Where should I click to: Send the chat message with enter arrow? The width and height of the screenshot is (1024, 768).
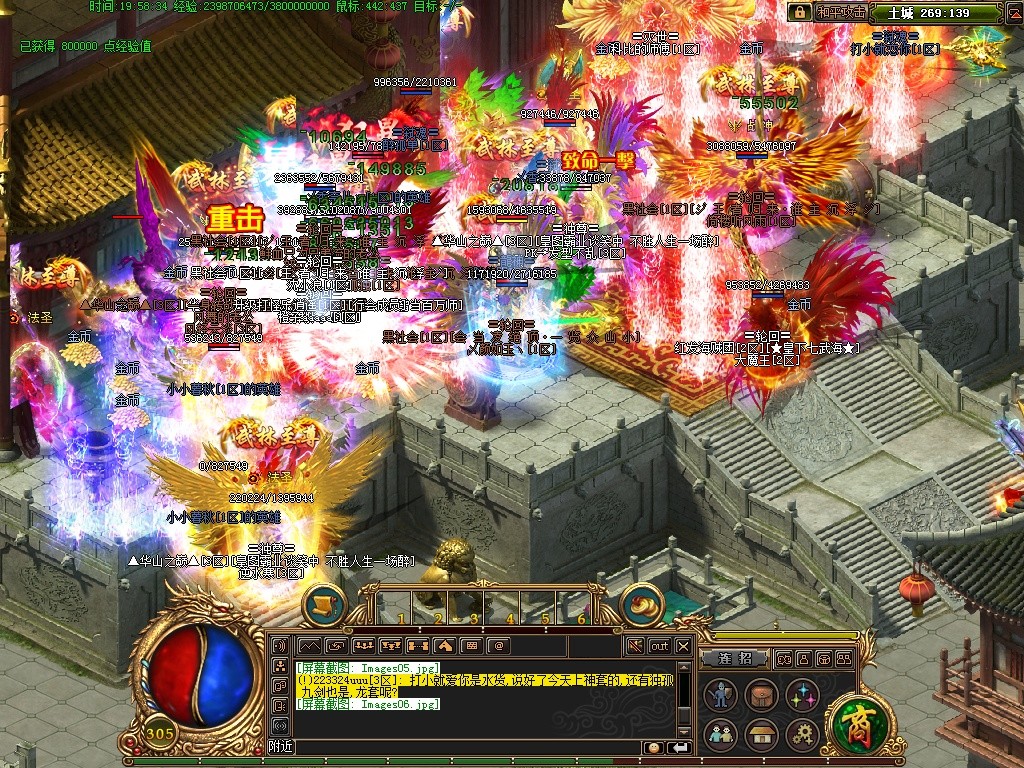coord(680,748)
